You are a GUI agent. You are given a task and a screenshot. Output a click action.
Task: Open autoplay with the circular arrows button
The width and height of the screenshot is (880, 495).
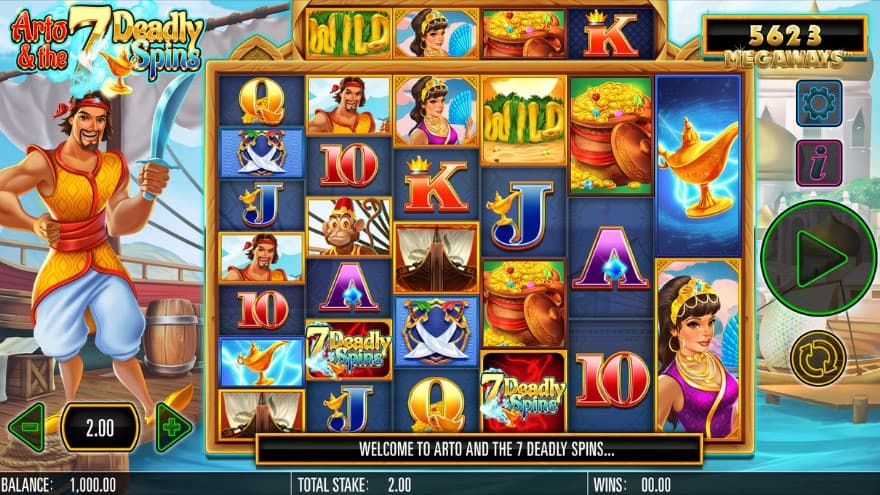tap(817, 358)
